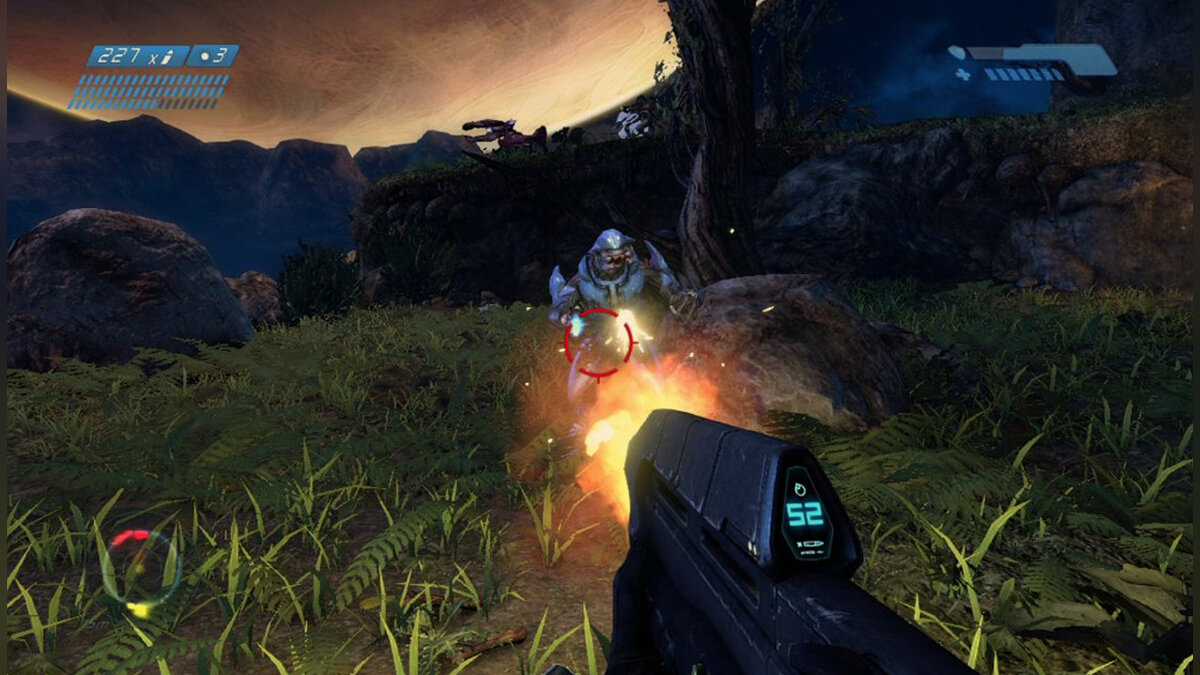Screen dimensions: 1200x675
Task: Click the circular motion tracker radar
Action: coord(141,570)
